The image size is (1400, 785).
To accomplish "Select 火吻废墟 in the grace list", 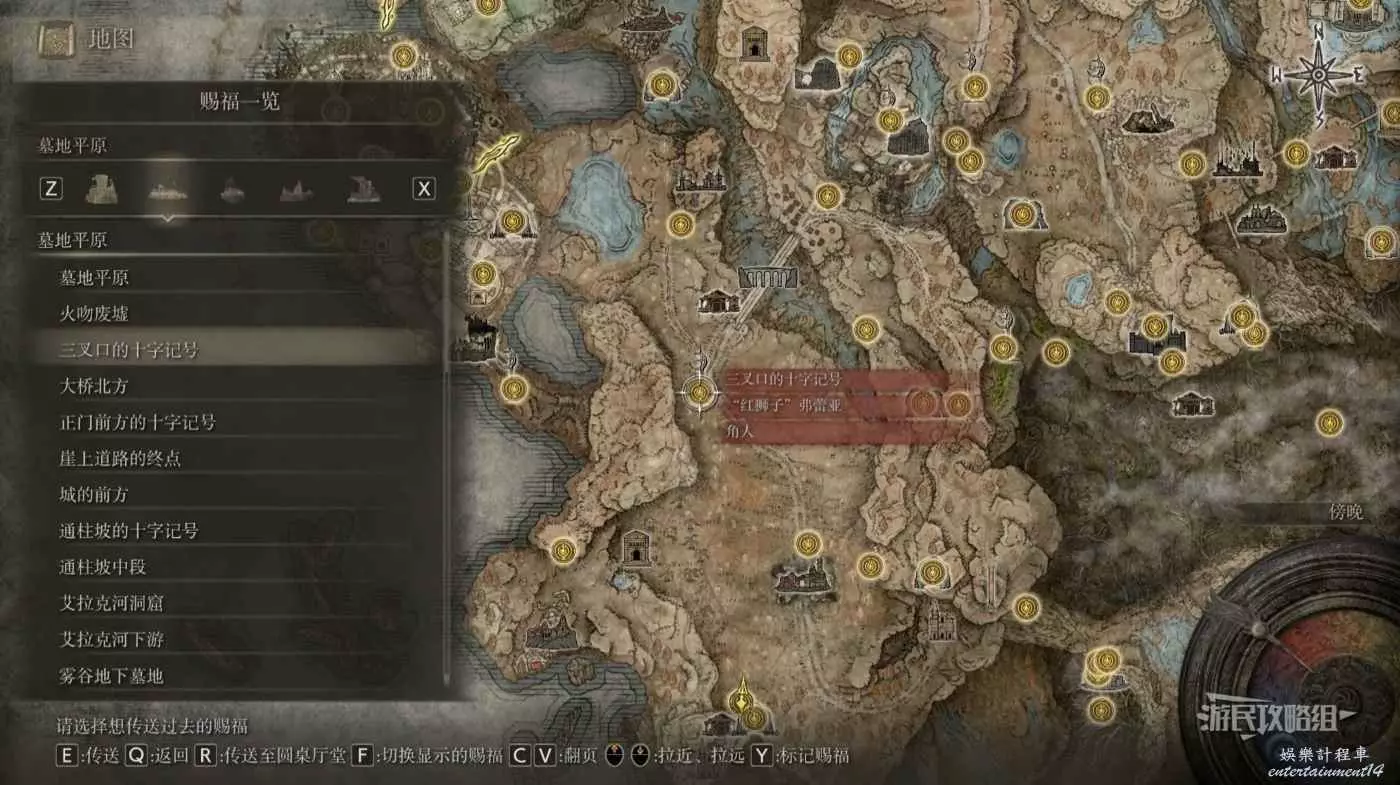I will [94, 314].
